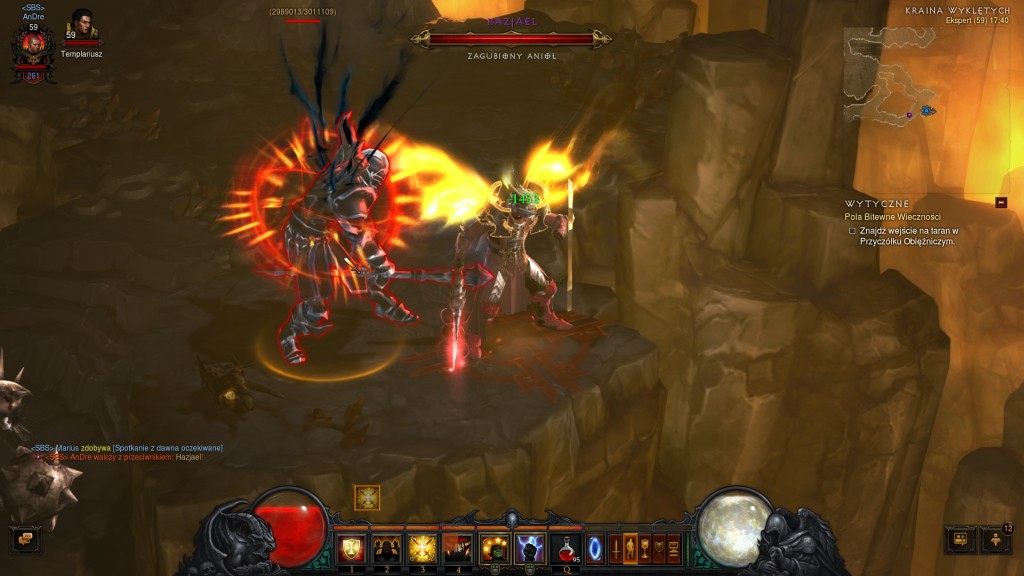Trigger the skill in hotbar slot 4
The height and width of the screenshot is (576, 1024).
(x=457, y=548)
